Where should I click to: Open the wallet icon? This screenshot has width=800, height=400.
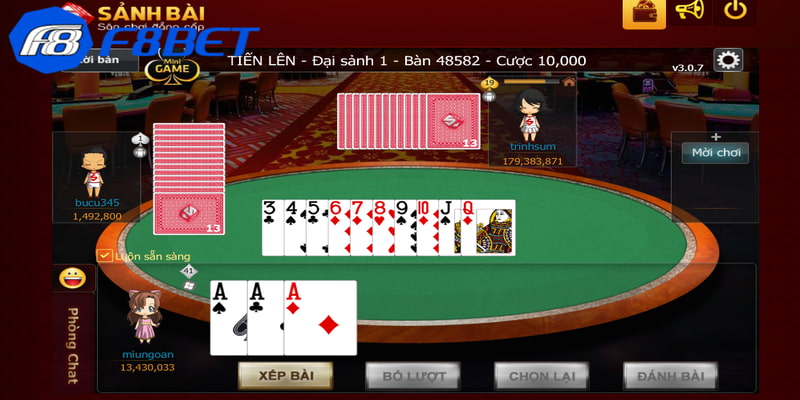pyautogui.click(x=644, y=11)
